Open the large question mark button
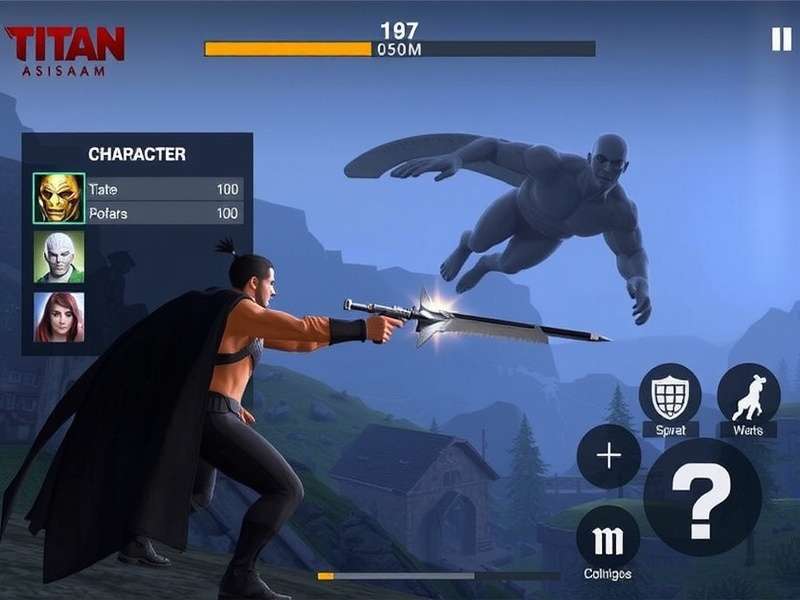This screenshot has width=800, height=600. (x=702, y=497)
